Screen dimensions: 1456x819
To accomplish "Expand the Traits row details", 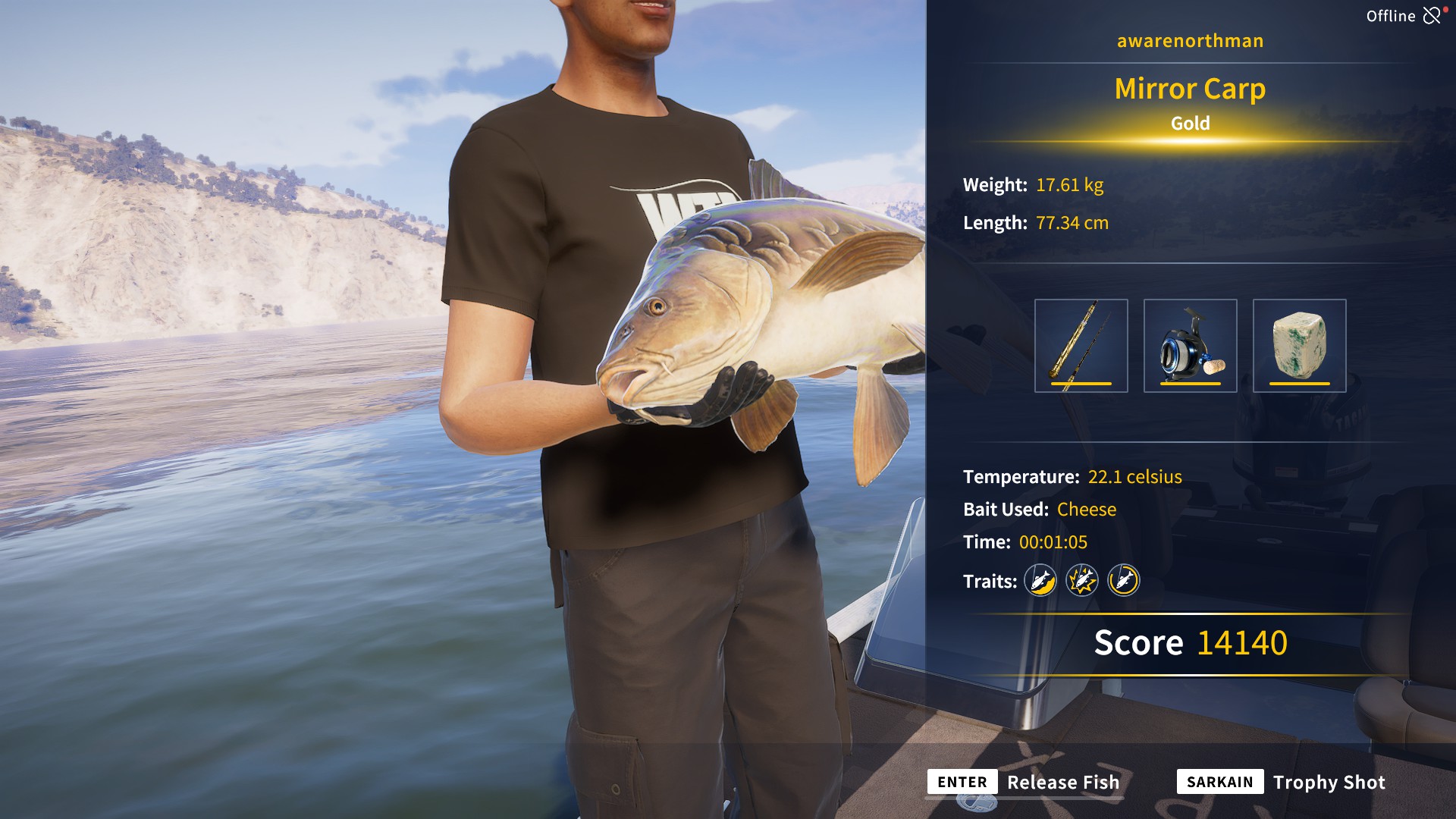I will [989, 580].
